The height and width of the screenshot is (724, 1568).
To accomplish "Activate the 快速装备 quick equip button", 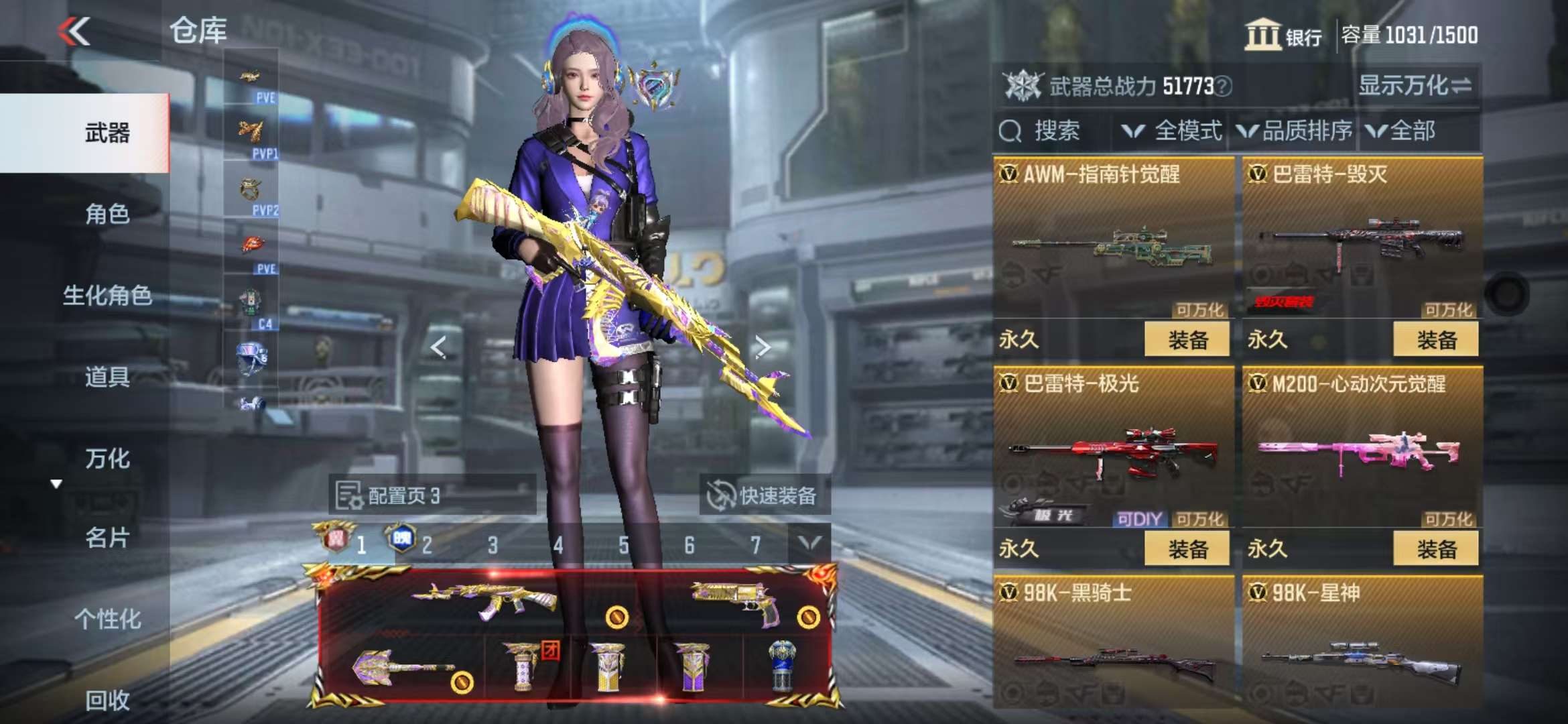I will pos(764,495).
